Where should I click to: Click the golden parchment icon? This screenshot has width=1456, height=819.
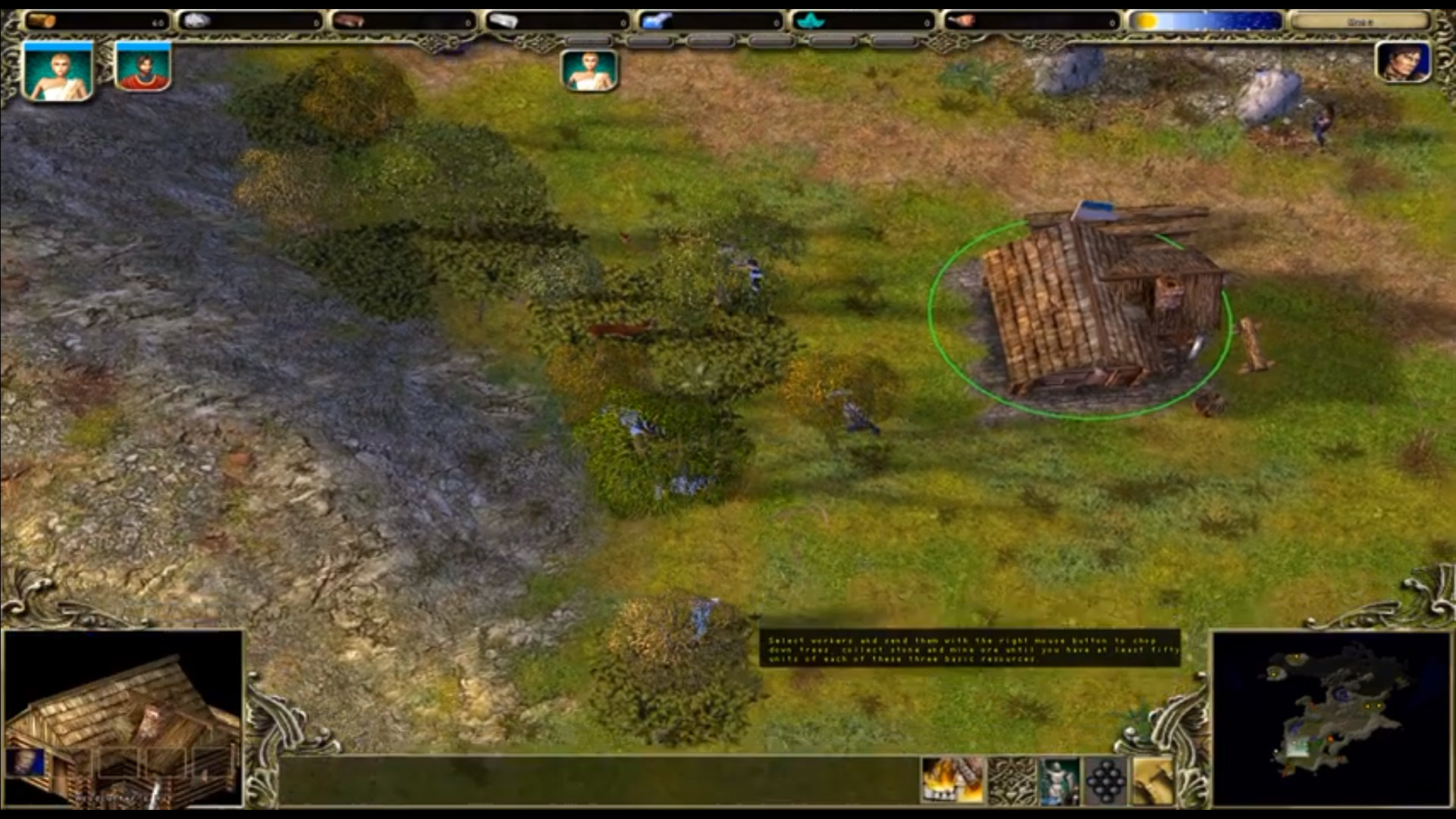(x=1153, y=780)
